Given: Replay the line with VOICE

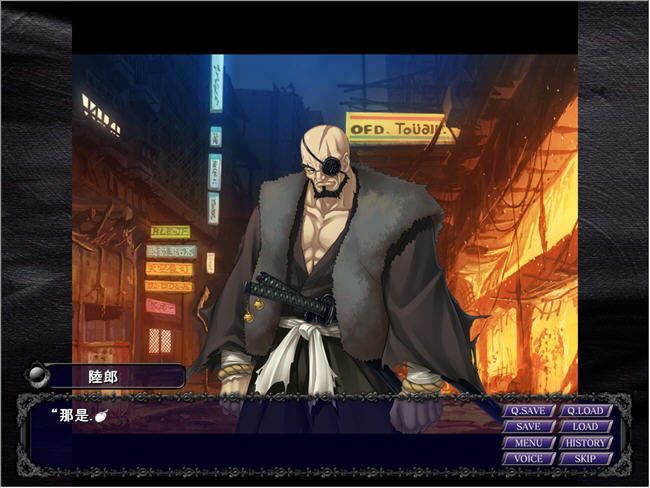Looking at the screenshot, I should click(x=529, y=459).
